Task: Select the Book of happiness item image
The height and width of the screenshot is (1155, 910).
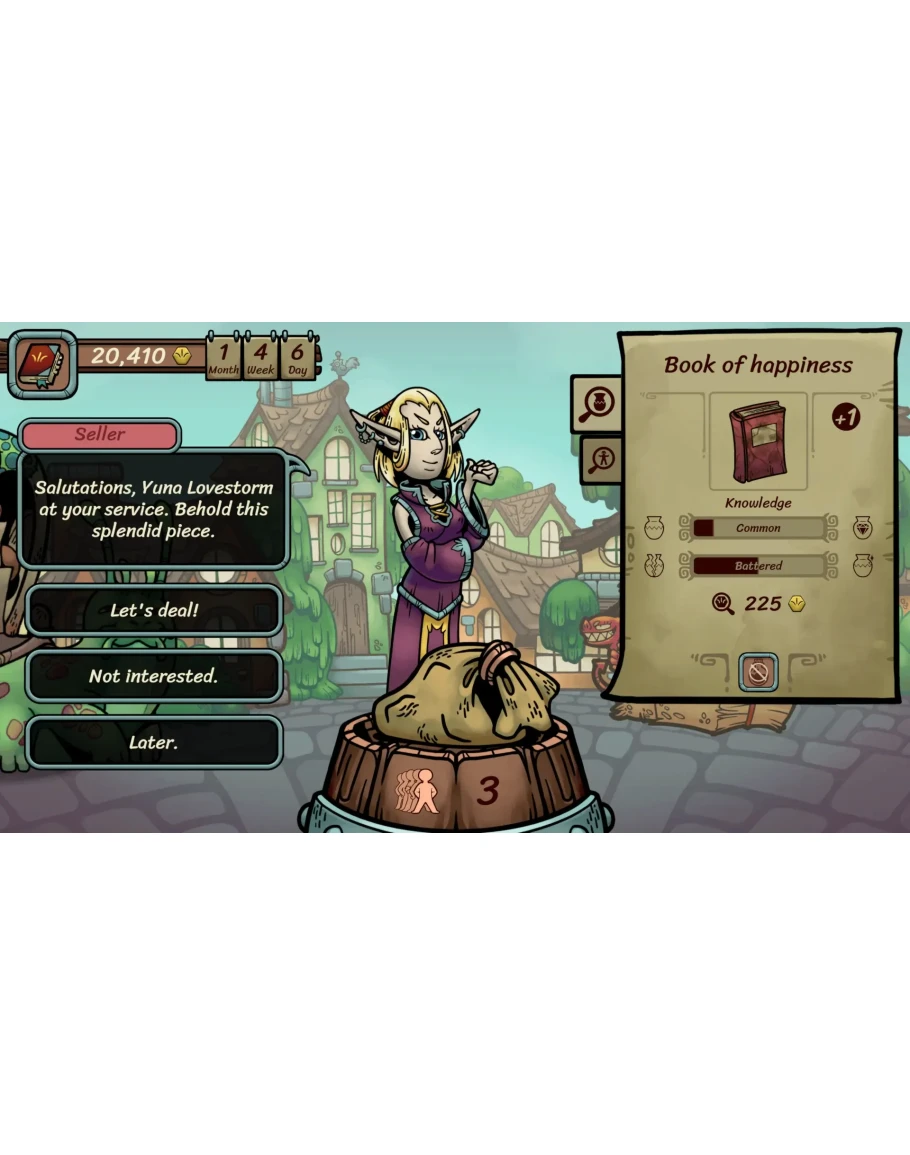Action: (x=757, y=440)
